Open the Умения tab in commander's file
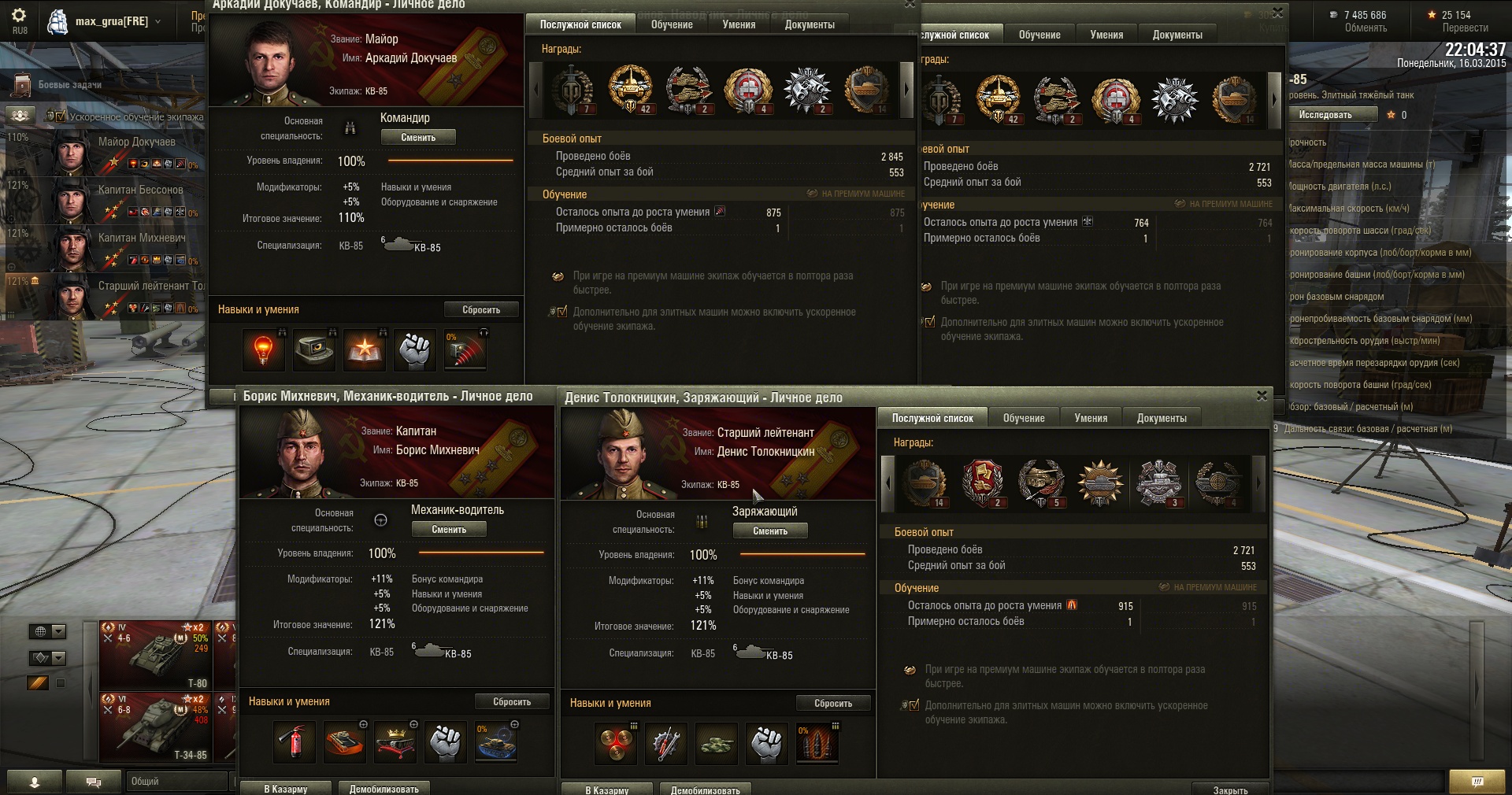 (x=739, y=25)
